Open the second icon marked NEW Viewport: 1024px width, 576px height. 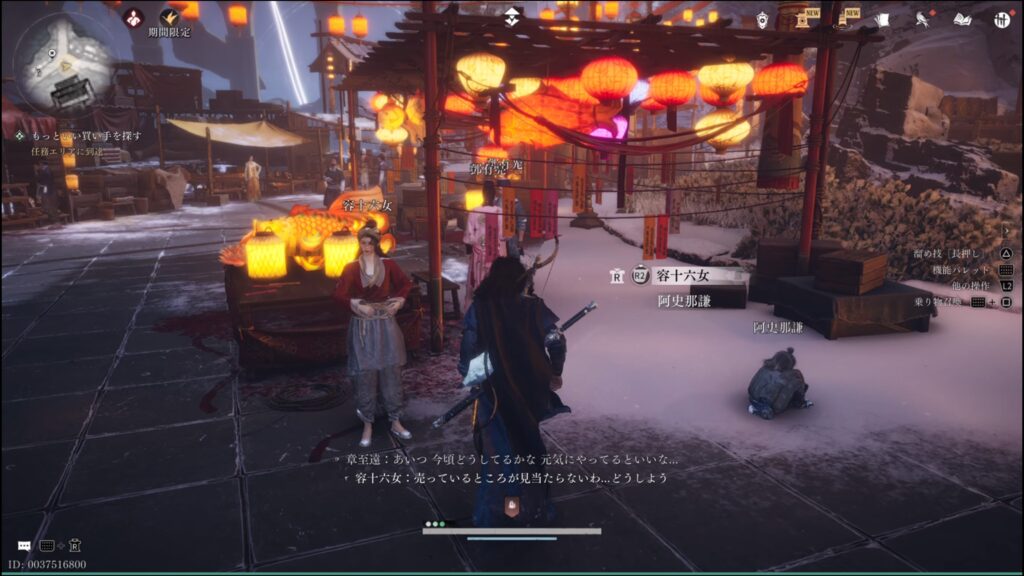pos(844,19)
